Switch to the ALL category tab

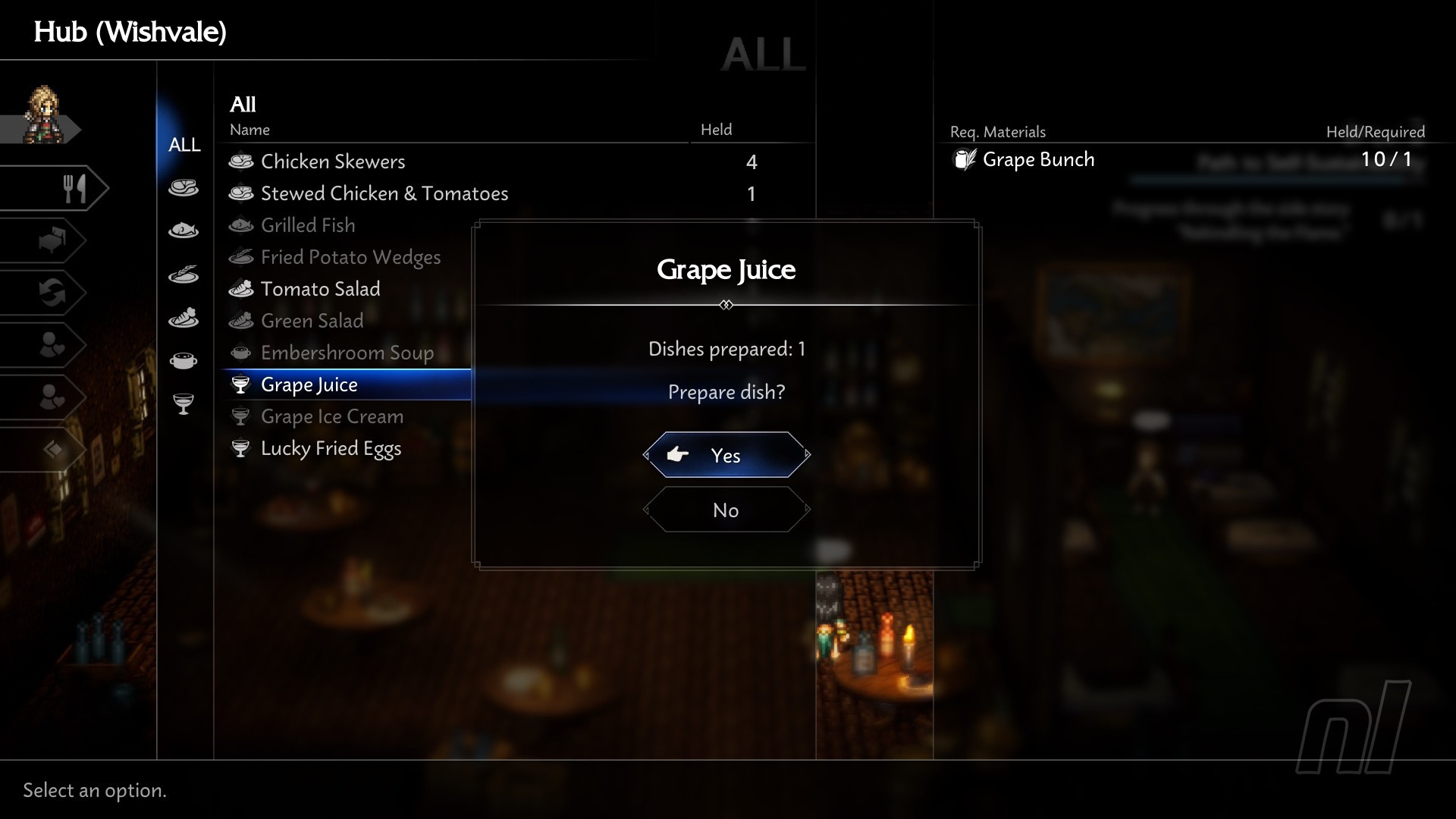[184, 144]
